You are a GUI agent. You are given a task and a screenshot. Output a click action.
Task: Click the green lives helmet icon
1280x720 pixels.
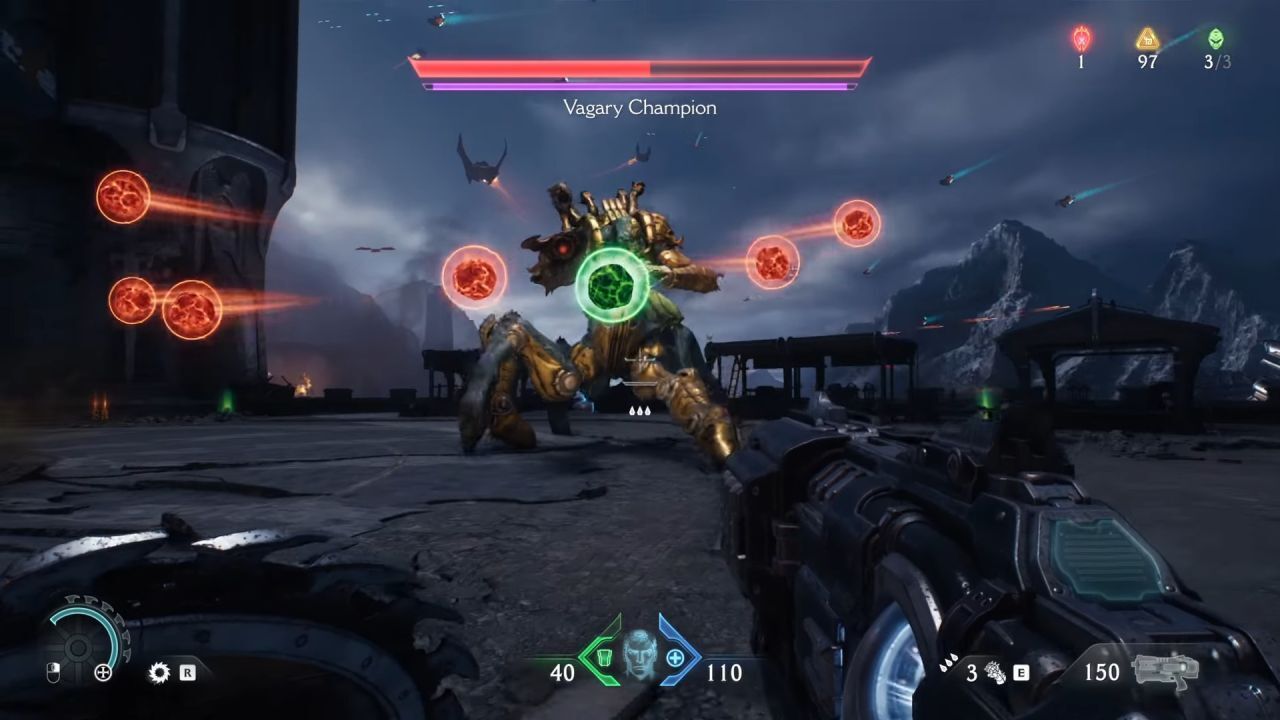tap(1215, 38)
